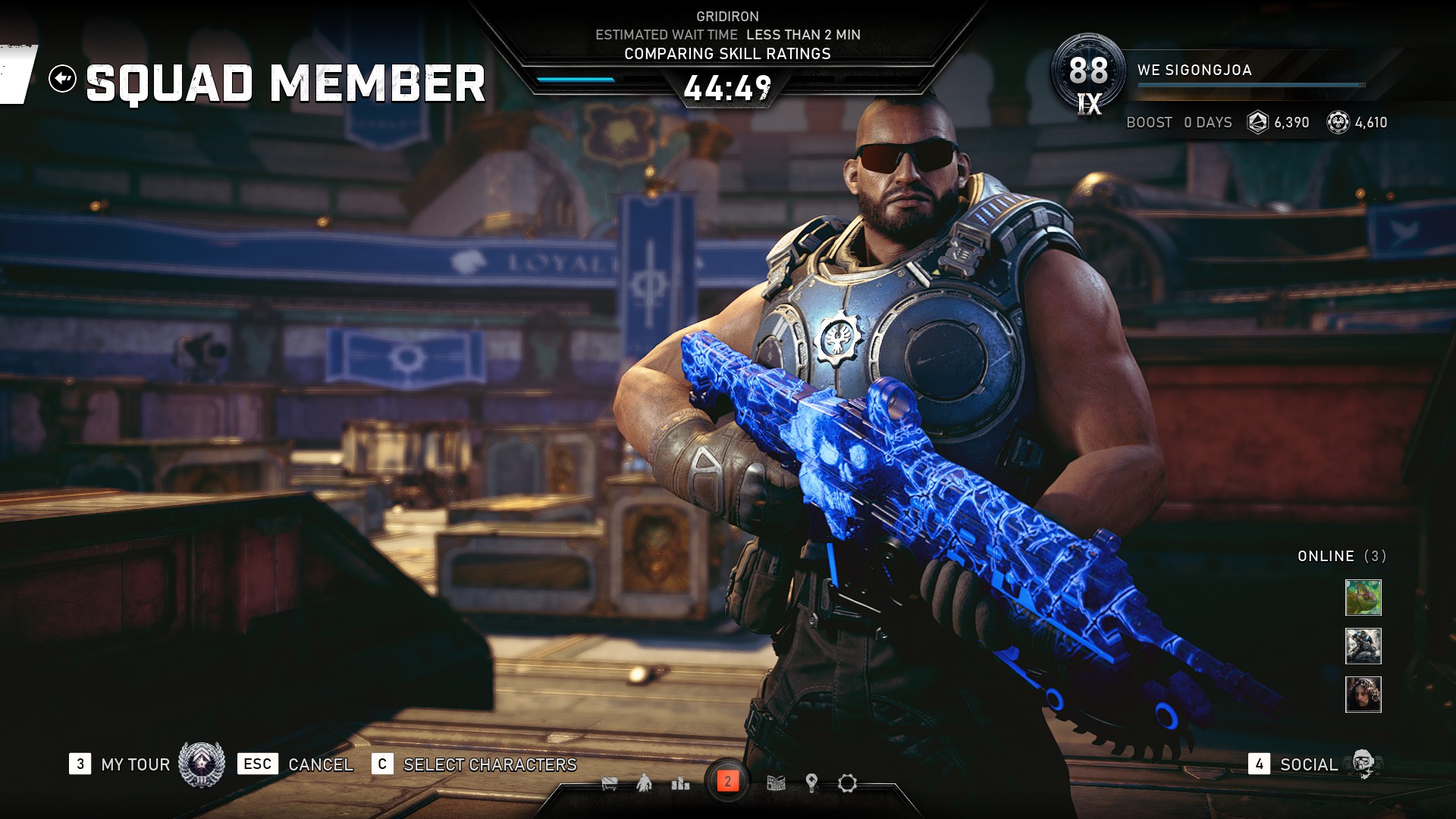Viewport: 1456px width, 819px height.
Task: Select the curly-haired man avatar friend
Action: pos(1363,695)
